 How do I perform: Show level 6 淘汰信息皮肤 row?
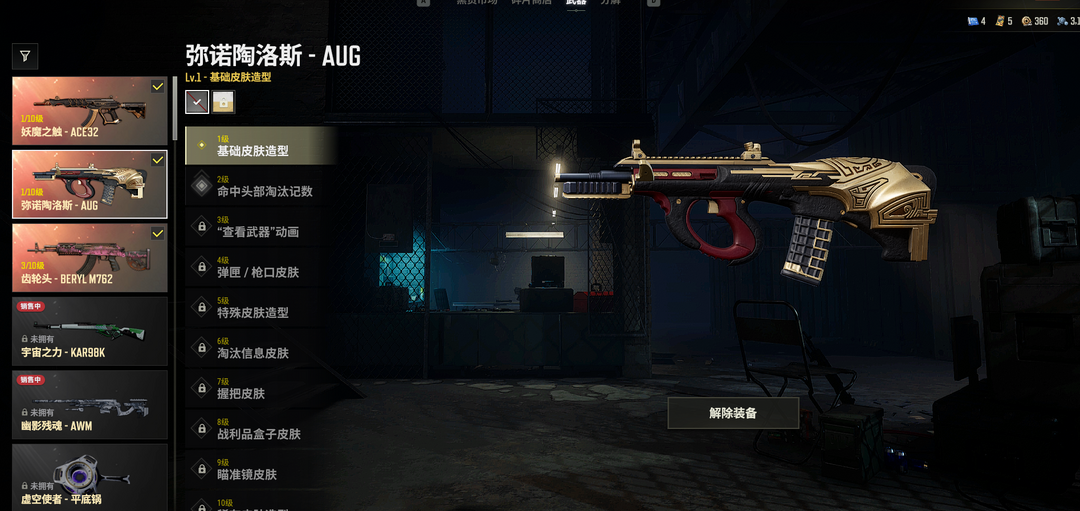[260, 348]
